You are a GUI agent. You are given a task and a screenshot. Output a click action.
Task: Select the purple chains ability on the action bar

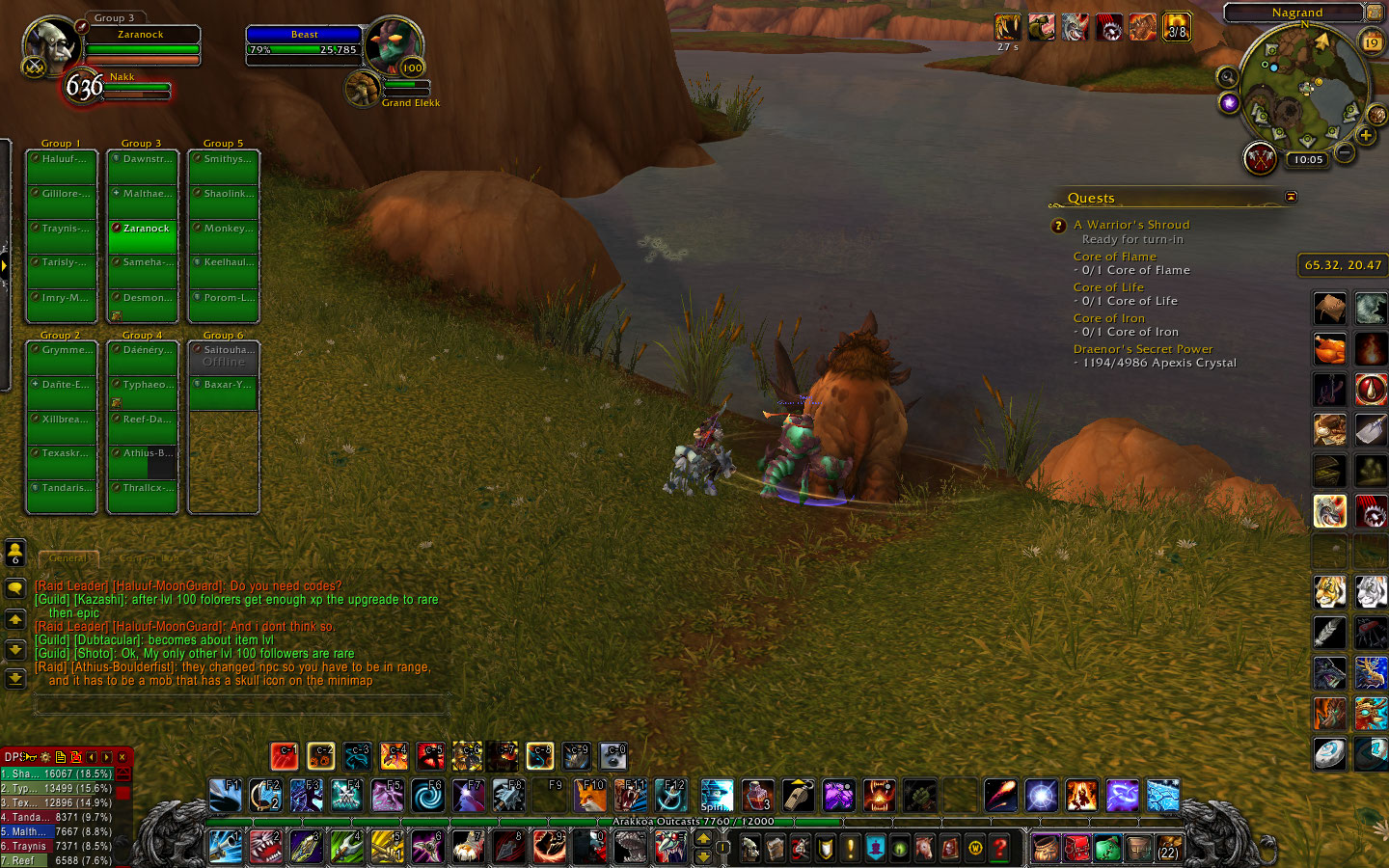[x=837, y=796]
